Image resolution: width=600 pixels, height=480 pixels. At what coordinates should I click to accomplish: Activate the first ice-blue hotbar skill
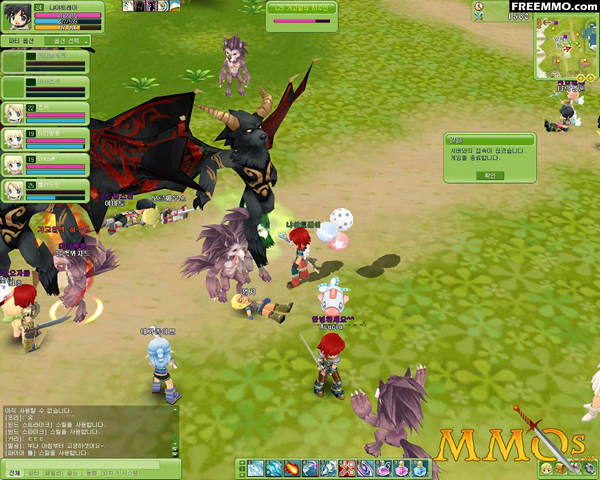click(x=255, y=469)
